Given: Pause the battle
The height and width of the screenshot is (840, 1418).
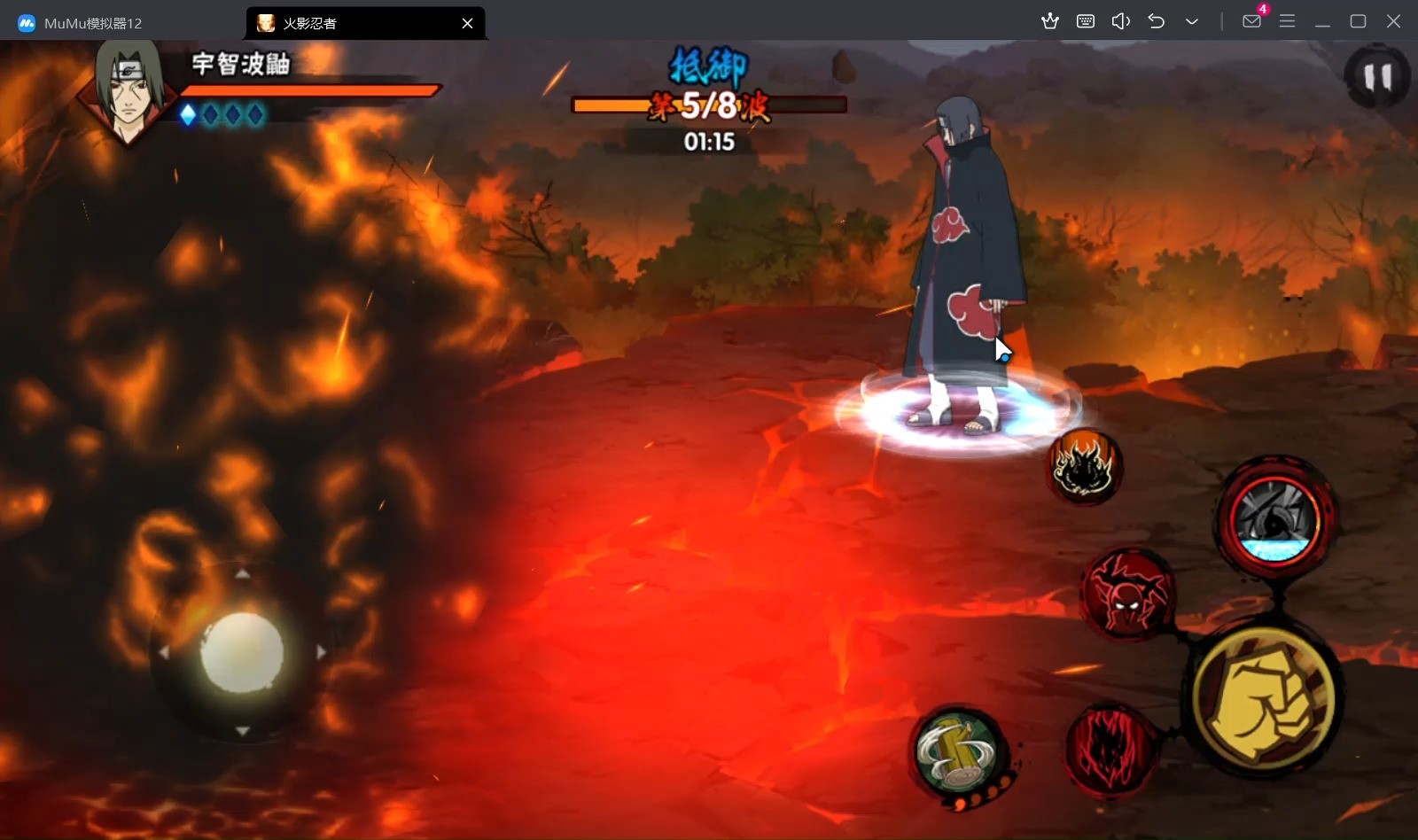Looking at the screenshot, I should click(x=1376, y=78).
